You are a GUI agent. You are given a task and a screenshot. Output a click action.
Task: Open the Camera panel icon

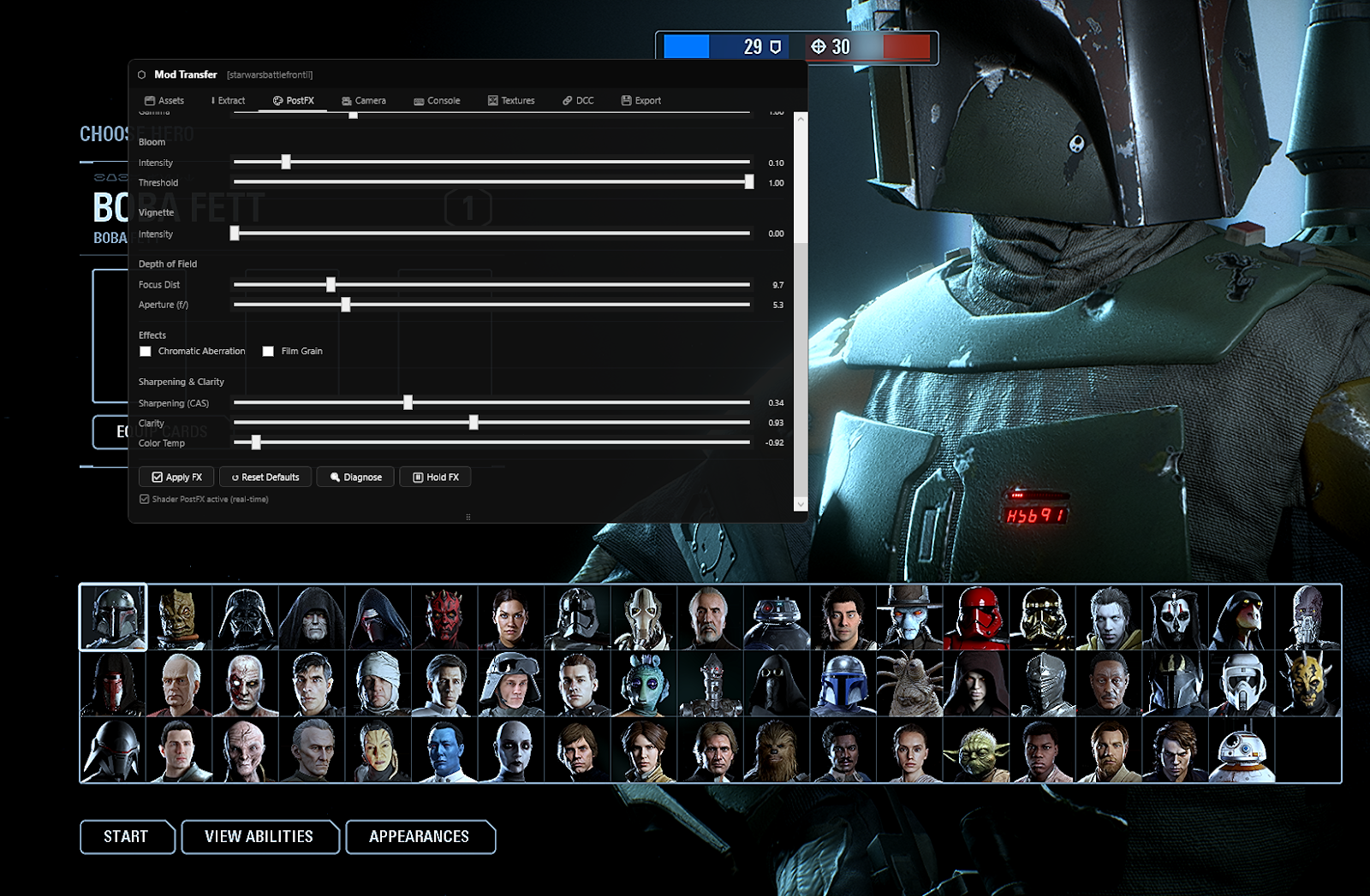tap(346, 100)
